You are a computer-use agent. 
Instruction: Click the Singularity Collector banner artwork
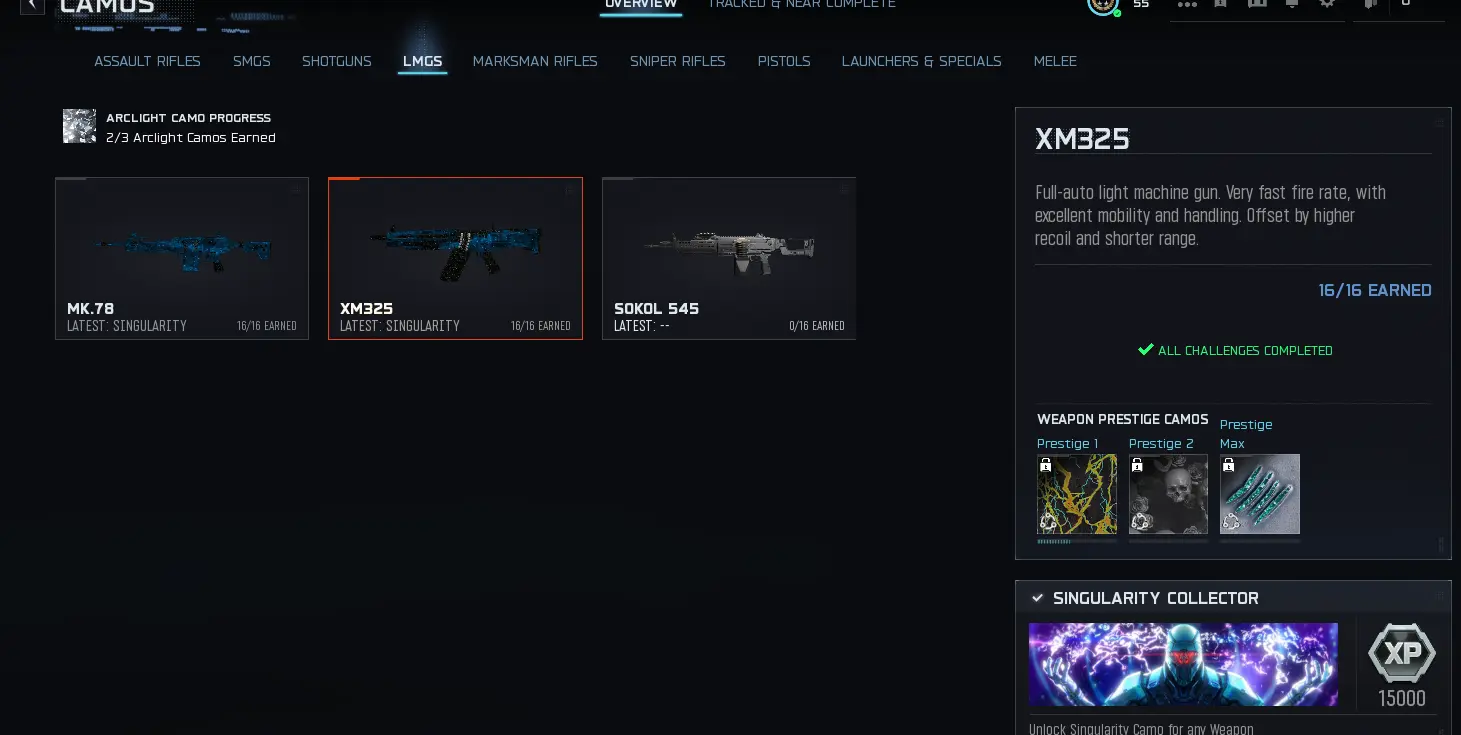click(1183, 664)
